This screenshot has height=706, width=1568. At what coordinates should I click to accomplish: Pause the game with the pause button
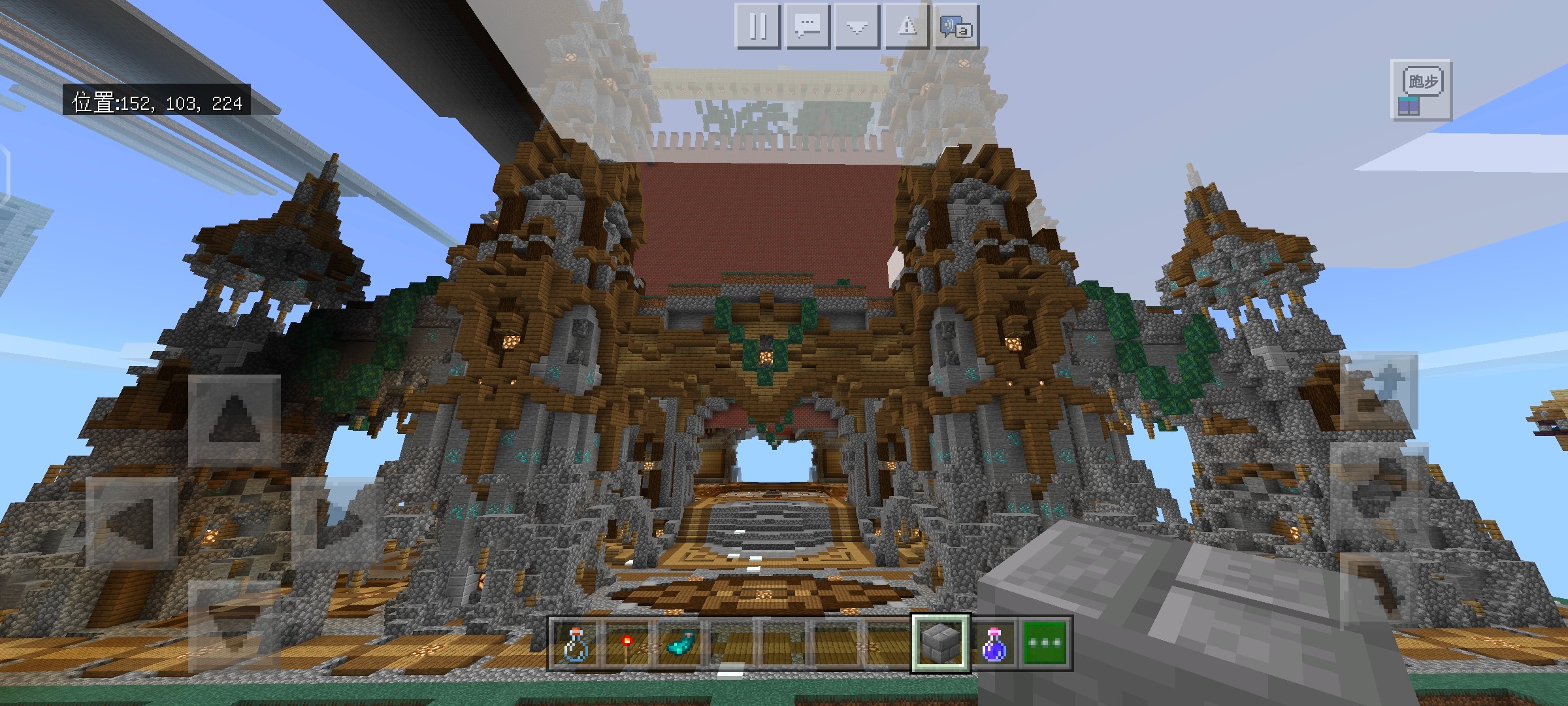[x=758, y=26]
